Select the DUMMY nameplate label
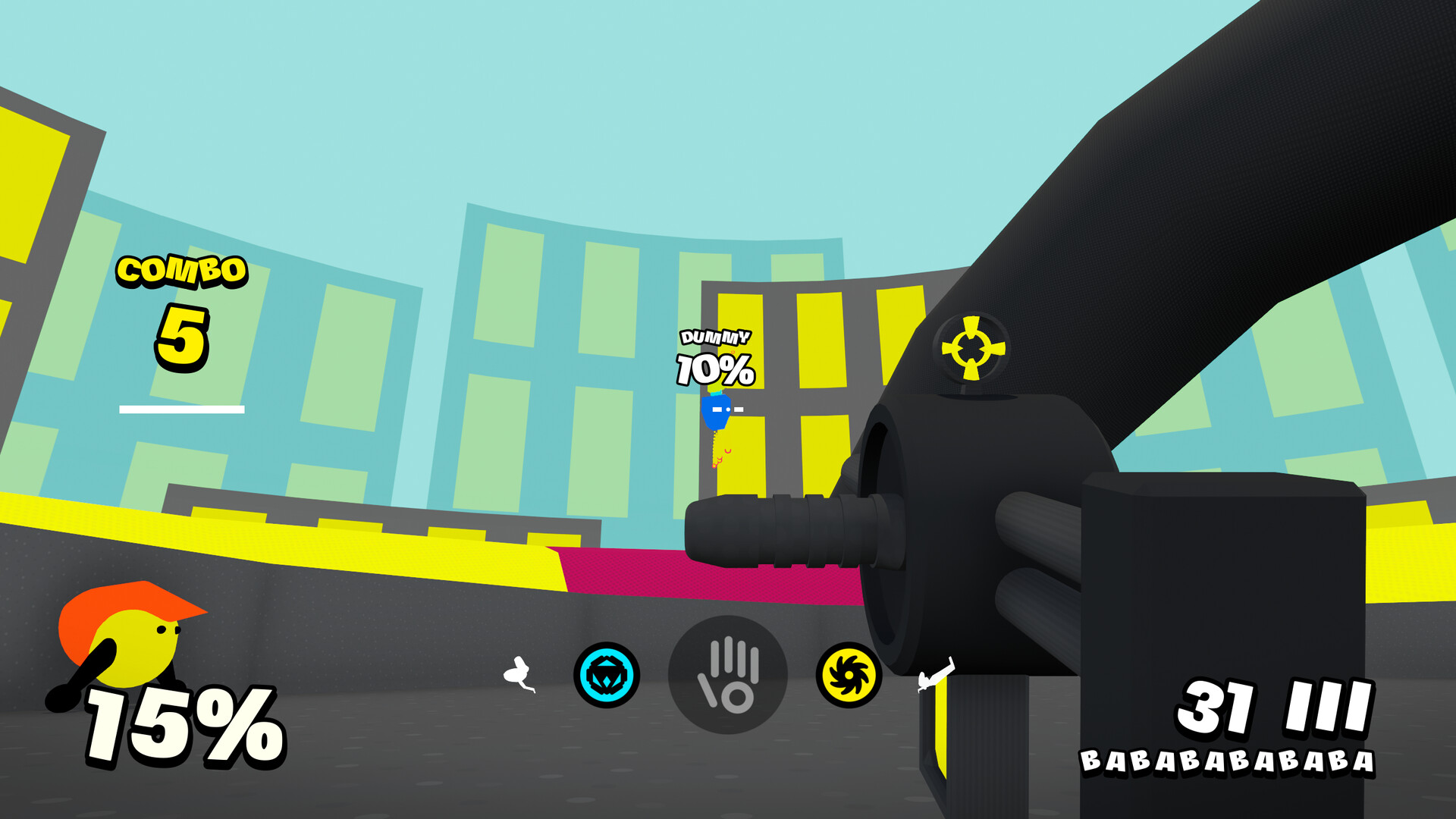The width and height of the screenshot is (1456, 819). pos(714,337)
